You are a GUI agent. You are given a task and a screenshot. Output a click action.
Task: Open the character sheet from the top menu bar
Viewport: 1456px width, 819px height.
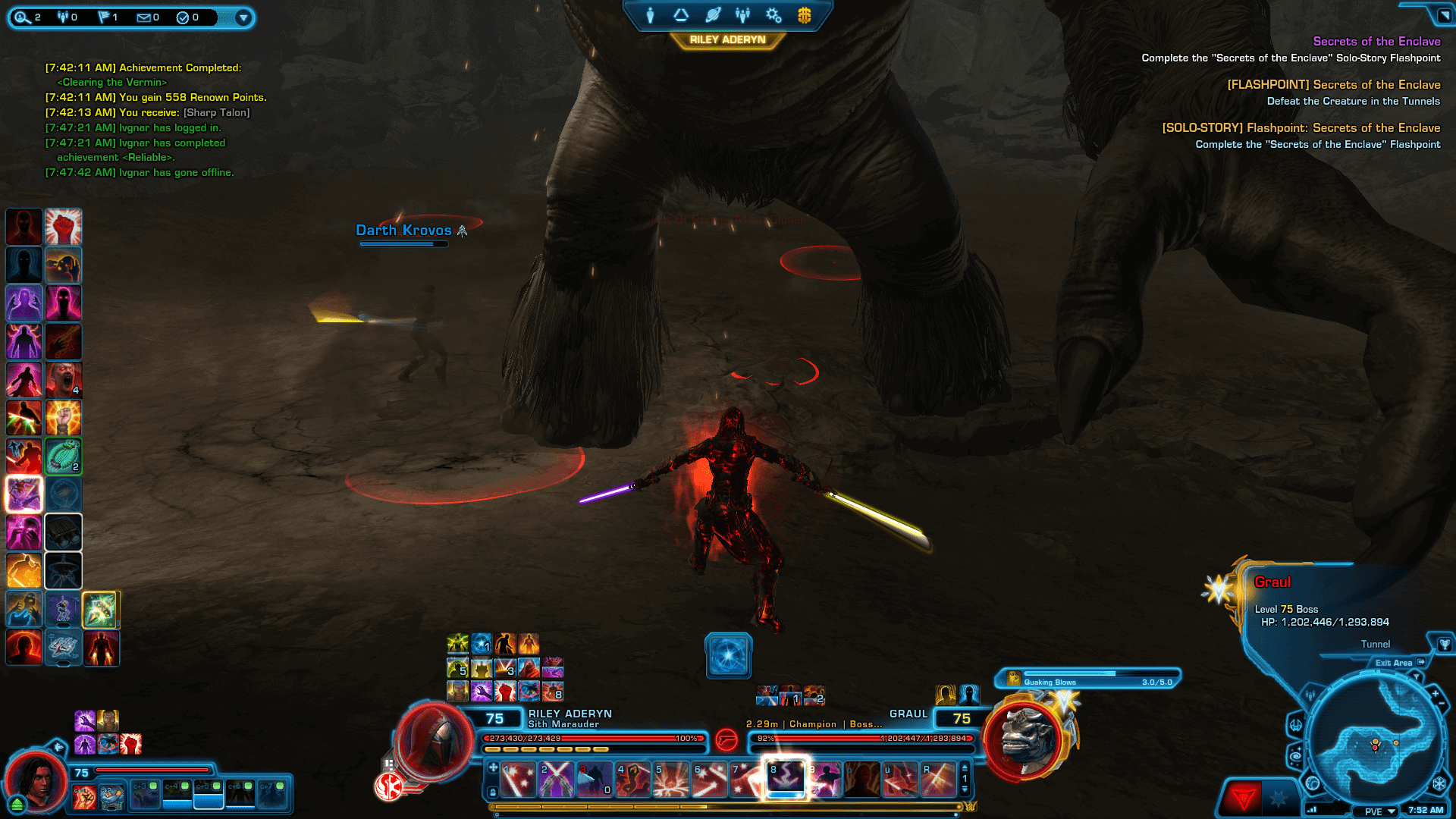650,14
